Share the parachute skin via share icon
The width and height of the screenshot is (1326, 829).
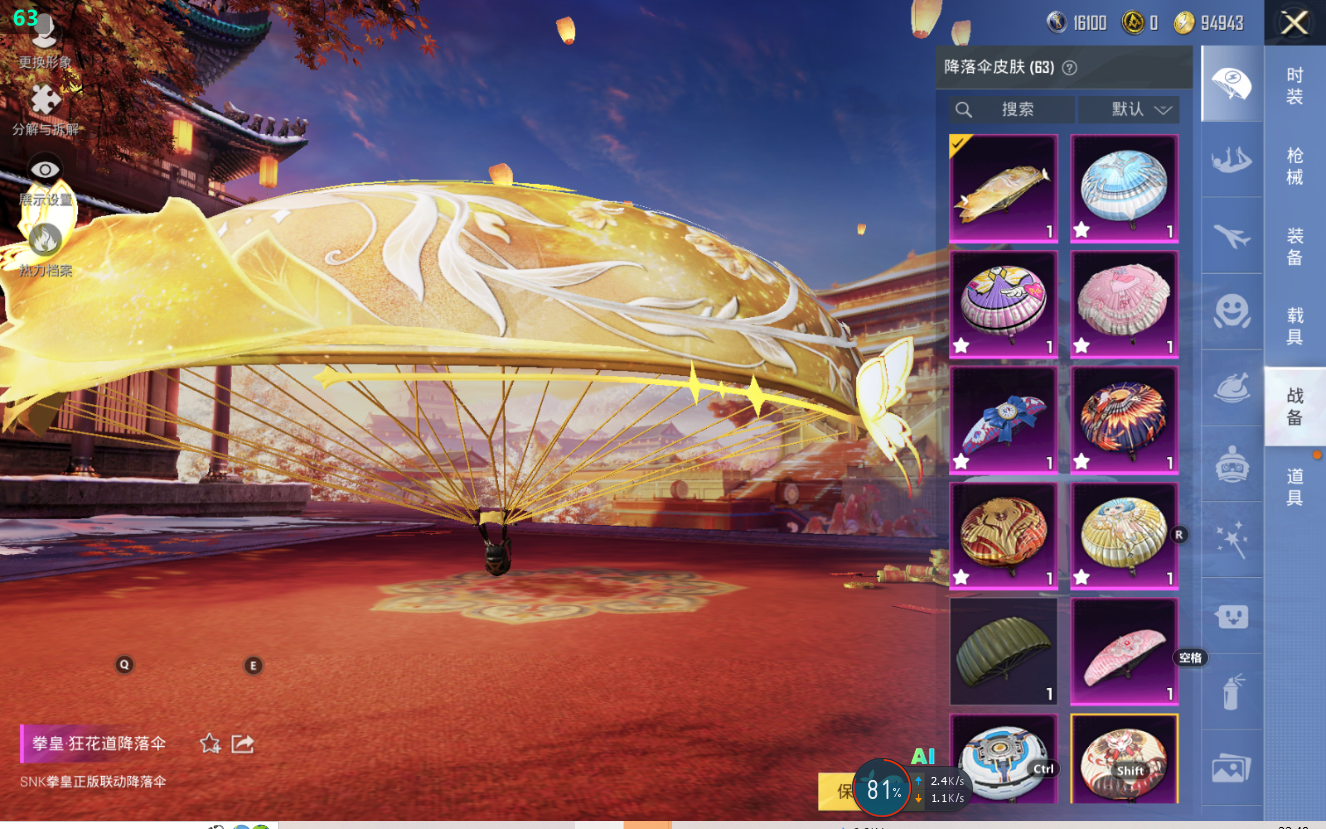pyautogui.click(x=242, y=744)
